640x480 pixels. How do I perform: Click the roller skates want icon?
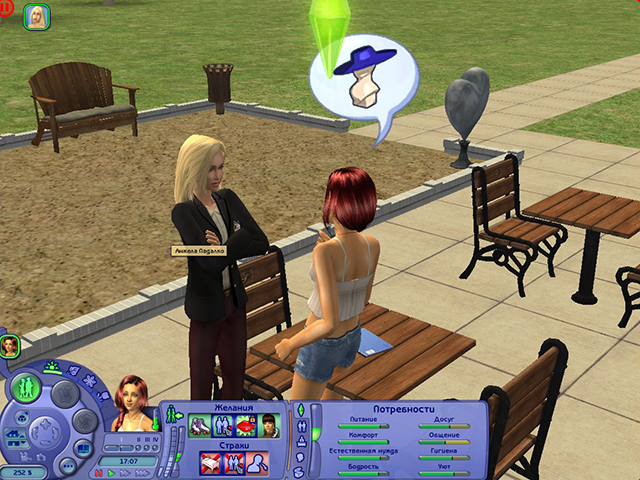[200, 426]
